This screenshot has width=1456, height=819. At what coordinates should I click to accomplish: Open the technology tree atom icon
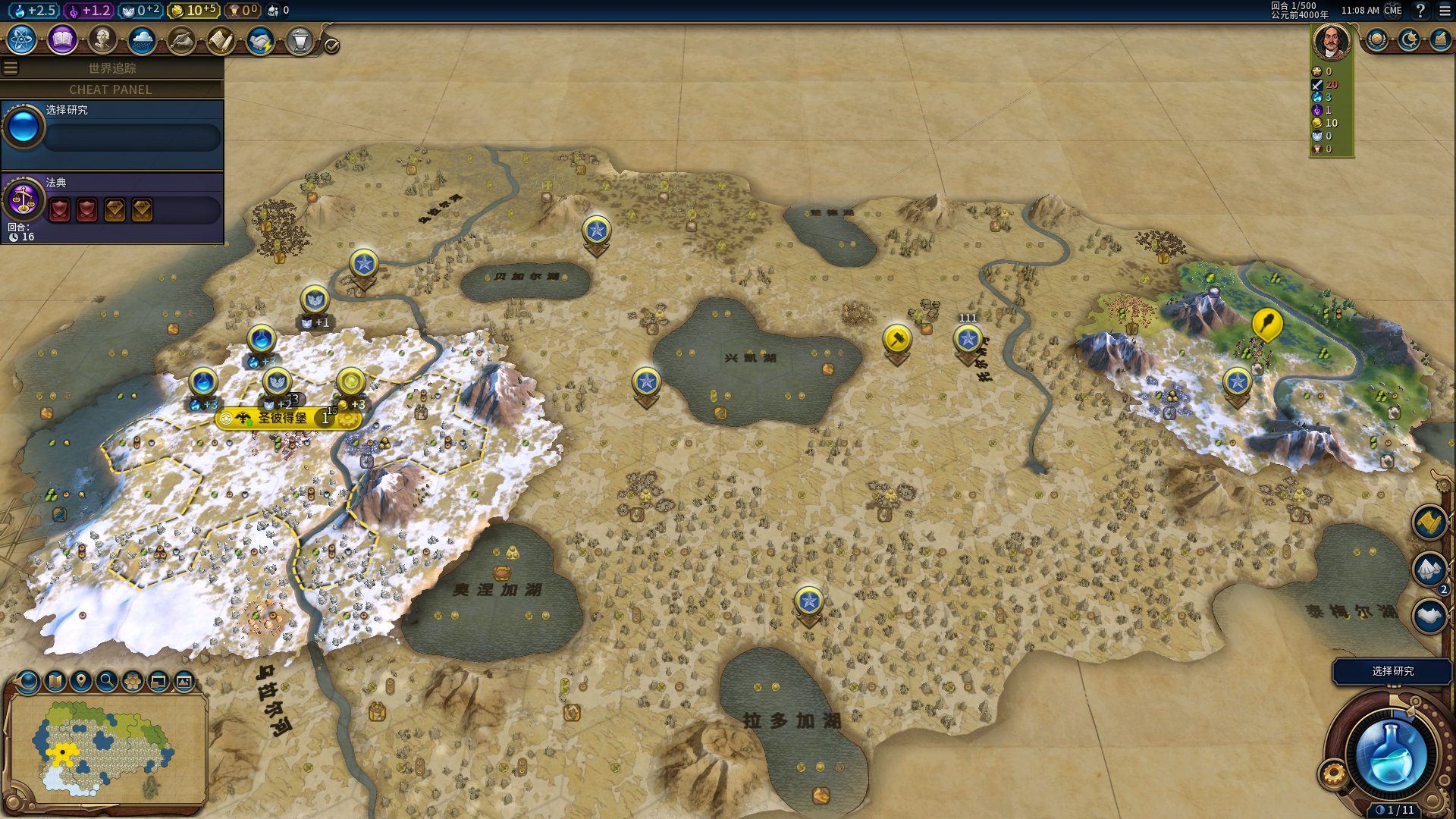[x=22, y=40]
